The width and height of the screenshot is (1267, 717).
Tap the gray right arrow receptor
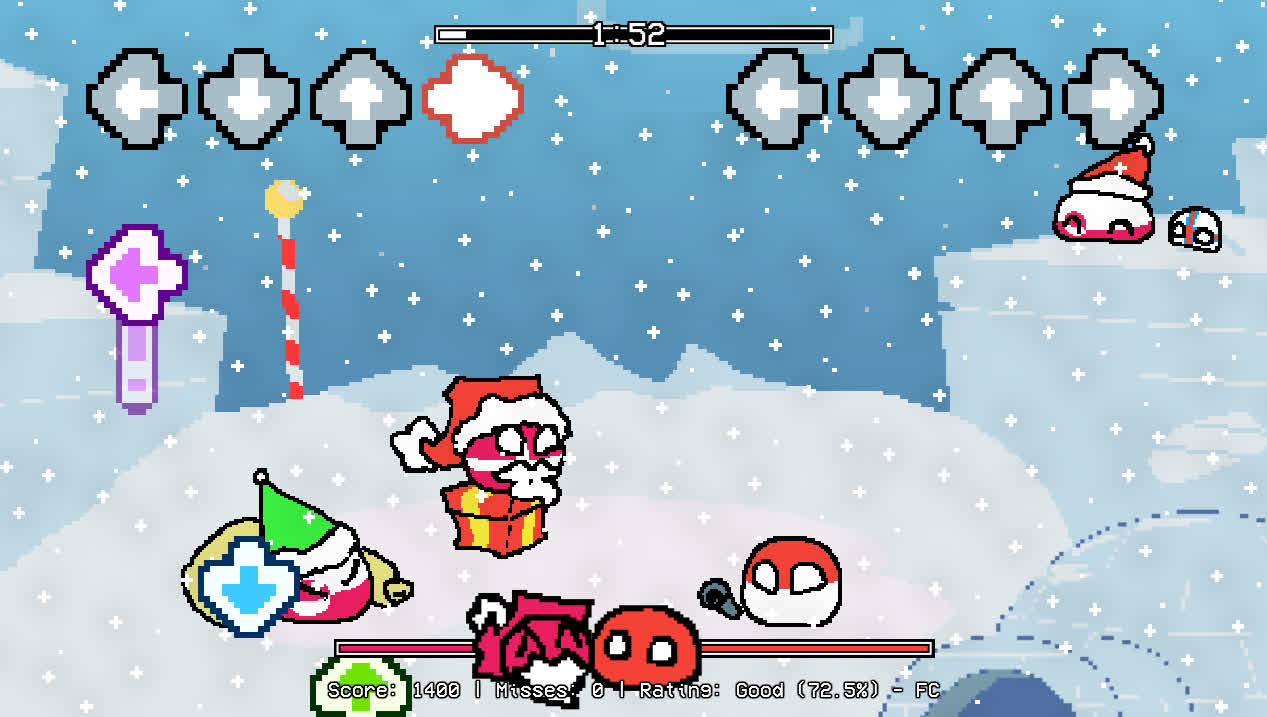1112,98
